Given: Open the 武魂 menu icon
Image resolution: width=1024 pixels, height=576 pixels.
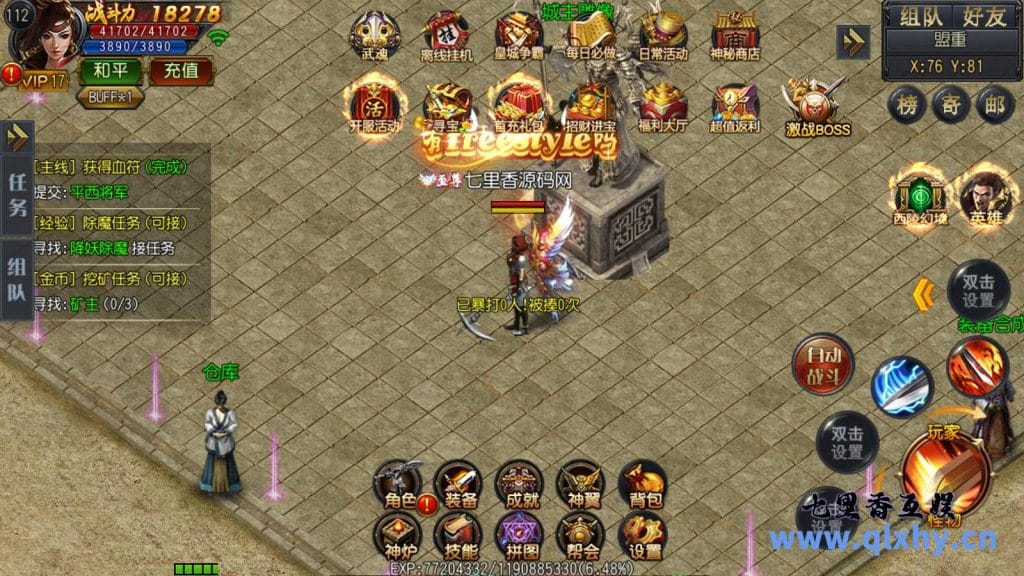Looking at the screenshot, I should click(375, 37).
